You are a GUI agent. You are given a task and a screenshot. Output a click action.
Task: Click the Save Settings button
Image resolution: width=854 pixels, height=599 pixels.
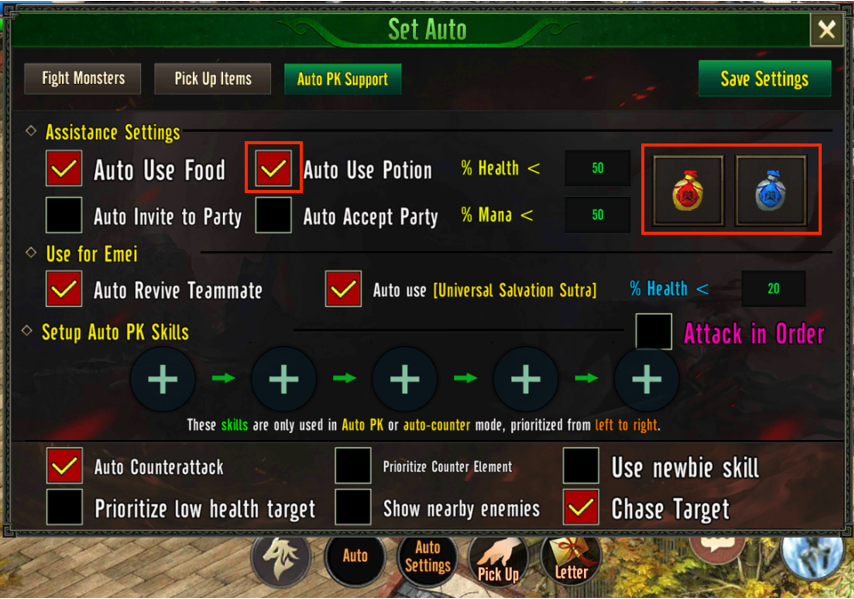tap(764, 79)
